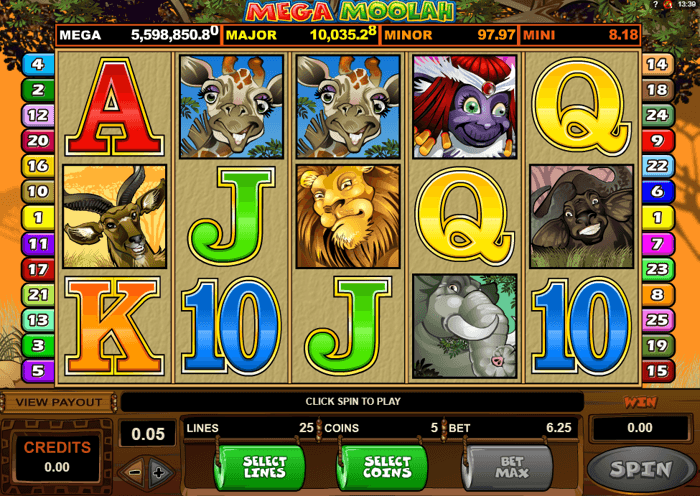The width and height of the screenshot is (700, 496).
Task: Choose payline marker number 25
Action: [x=657, y=319]
